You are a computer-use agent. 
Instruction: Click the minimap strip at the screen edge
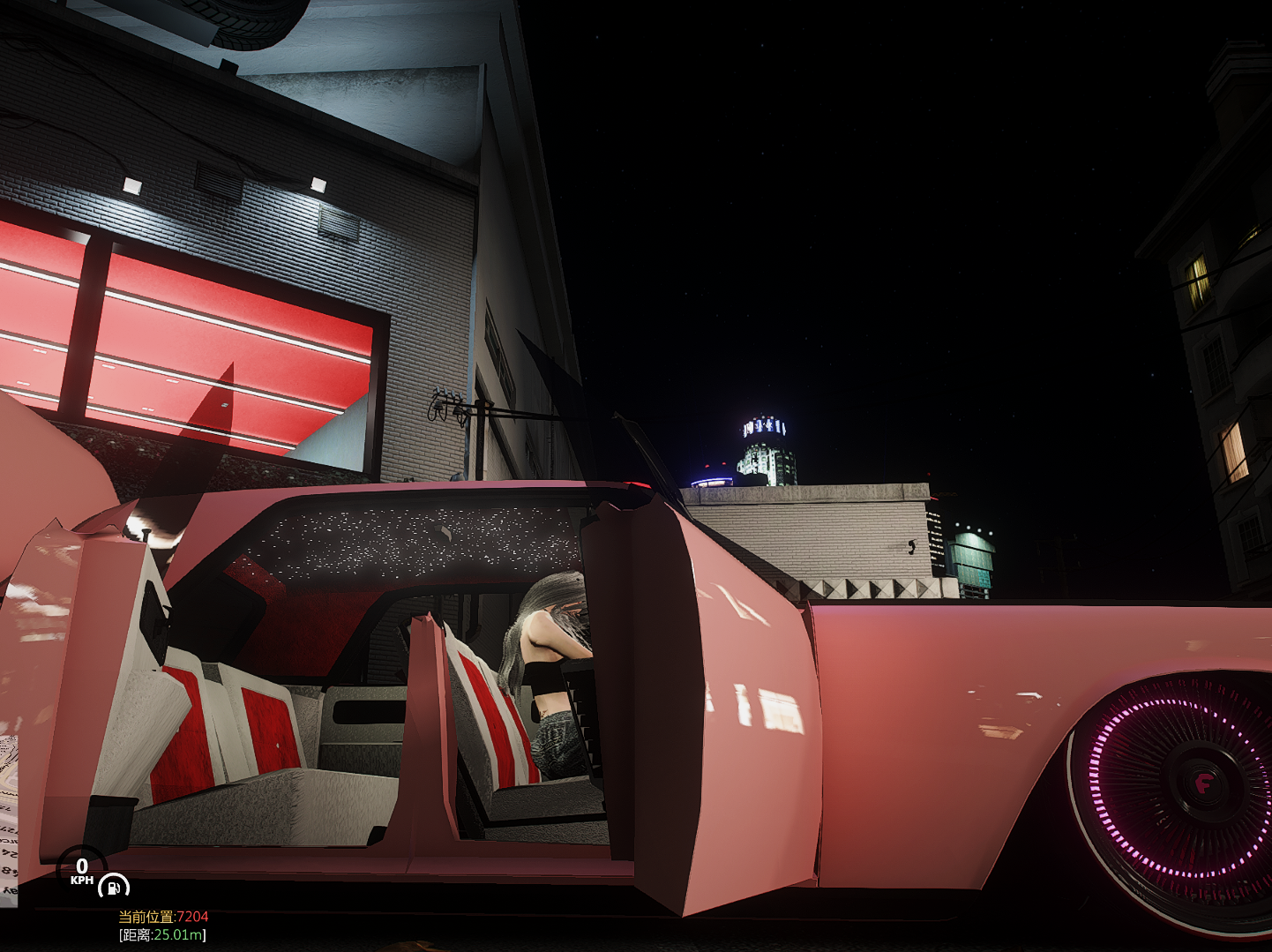(x=8, y=821)
